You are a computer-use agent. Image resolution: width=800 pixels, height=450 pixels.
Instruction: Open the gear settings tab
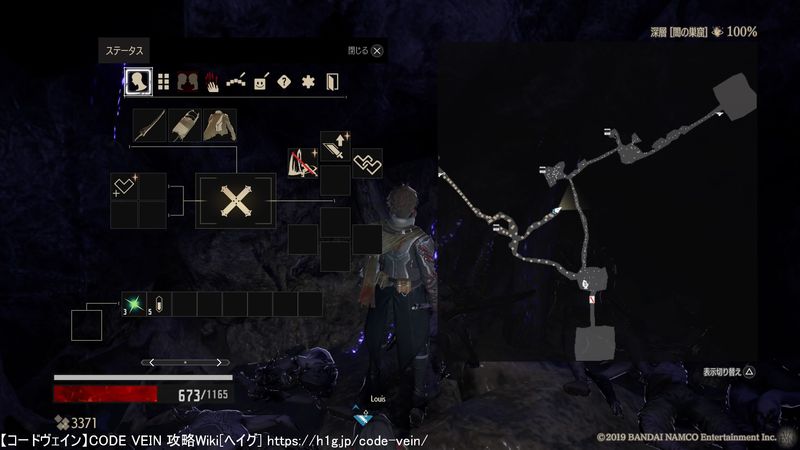[x=309, y=81]
